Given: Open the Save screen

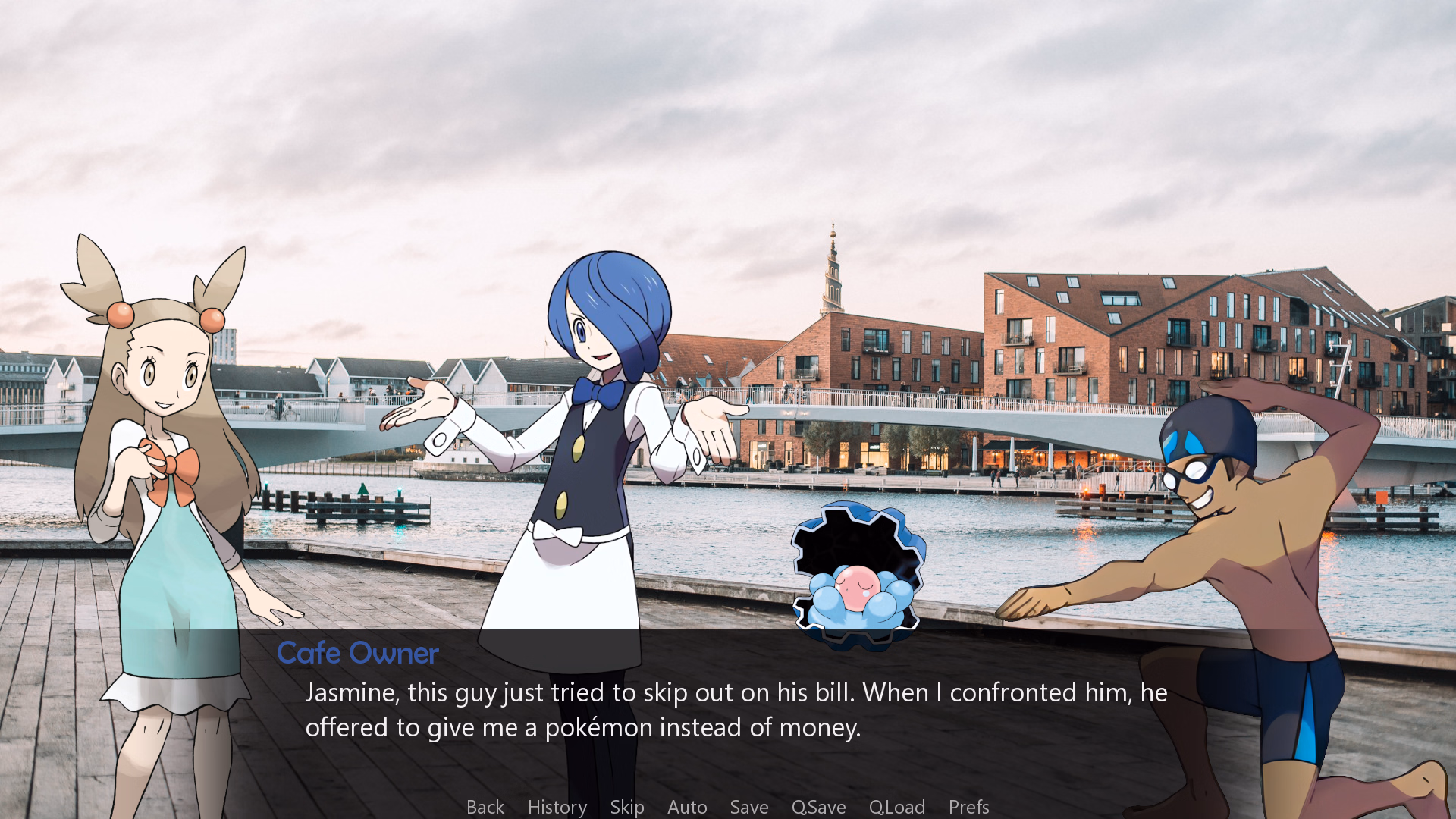Looking at the screenshot, I should tap(748, 807).
